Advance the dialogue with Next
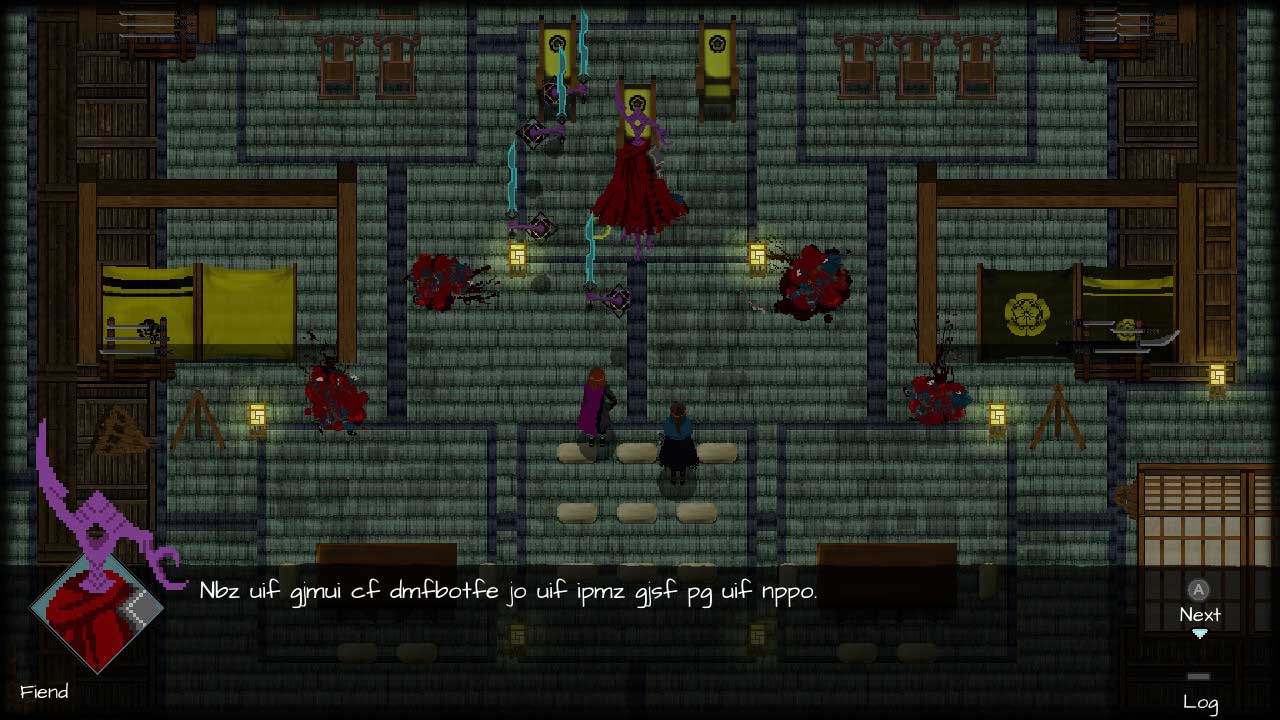1280x720 pixels. pyautogui.click(x=1199, y=613)
